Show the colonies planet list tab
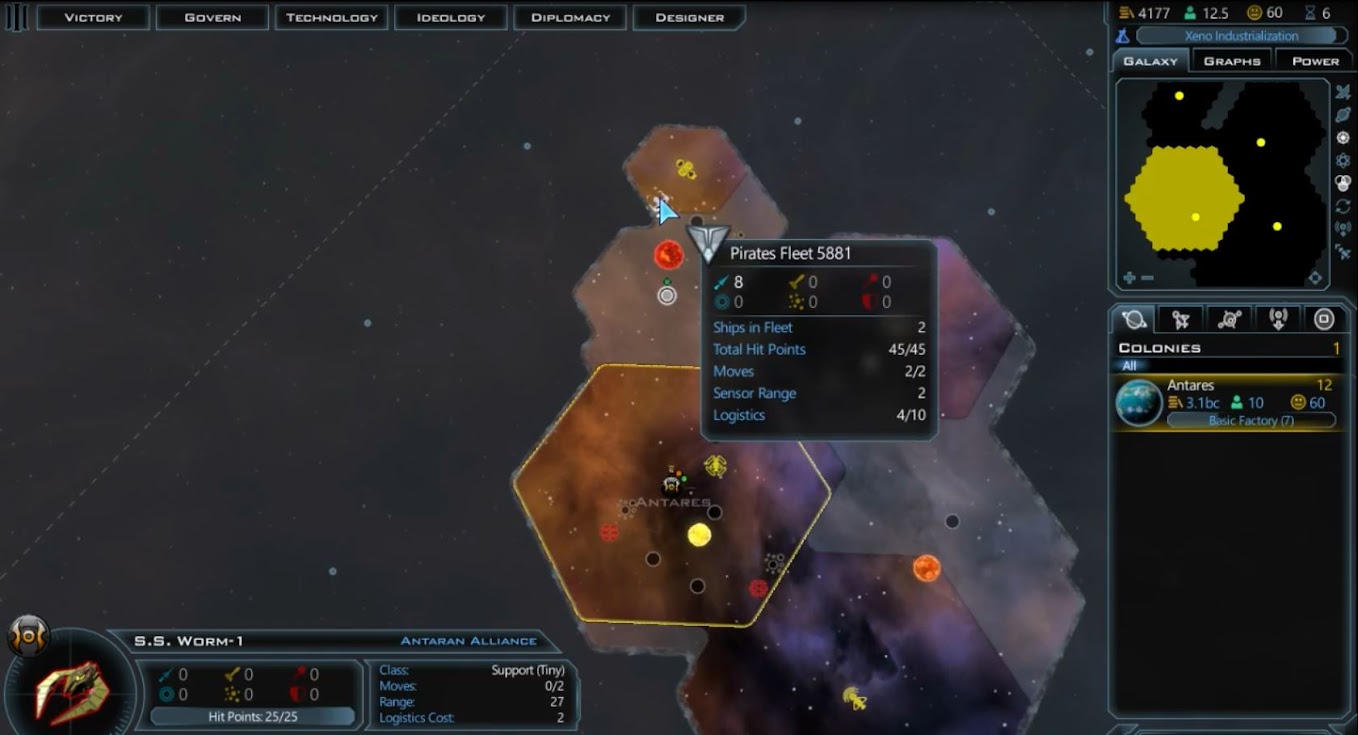The width and height of the screenshot is (1358, 735). (1135, 320)
